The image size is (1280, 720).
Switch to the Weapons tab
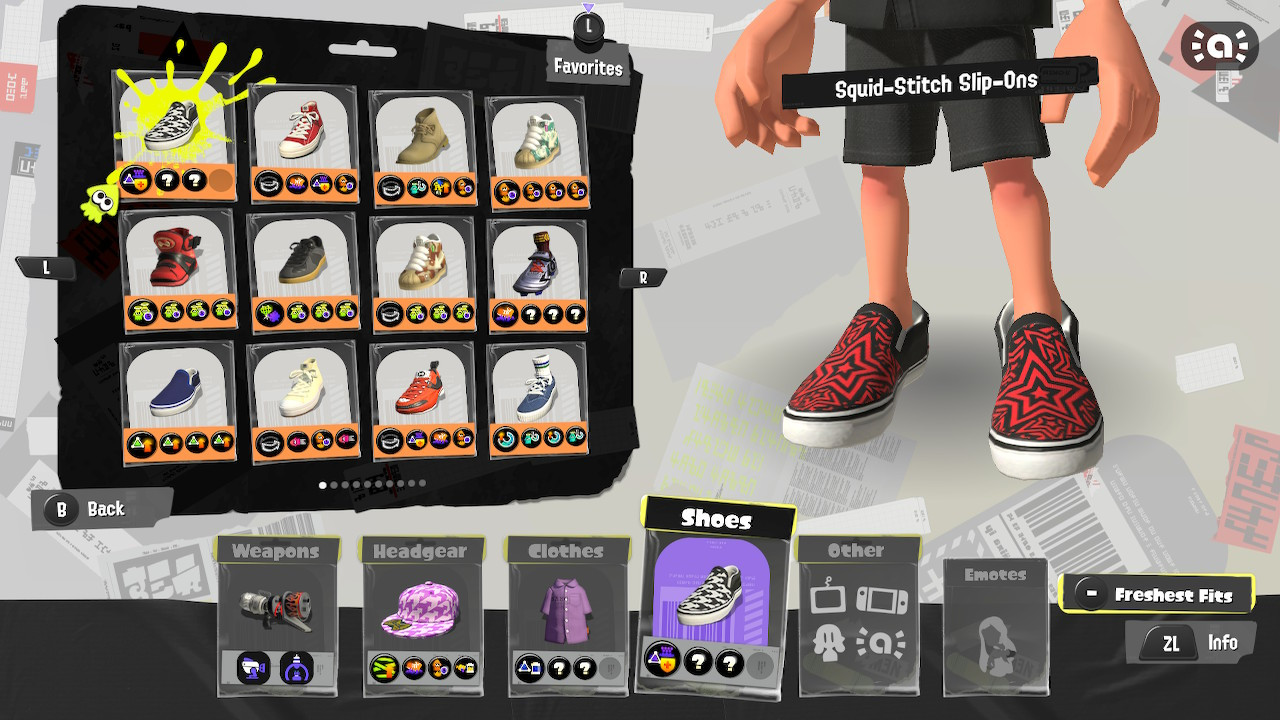tap(277, 551)
